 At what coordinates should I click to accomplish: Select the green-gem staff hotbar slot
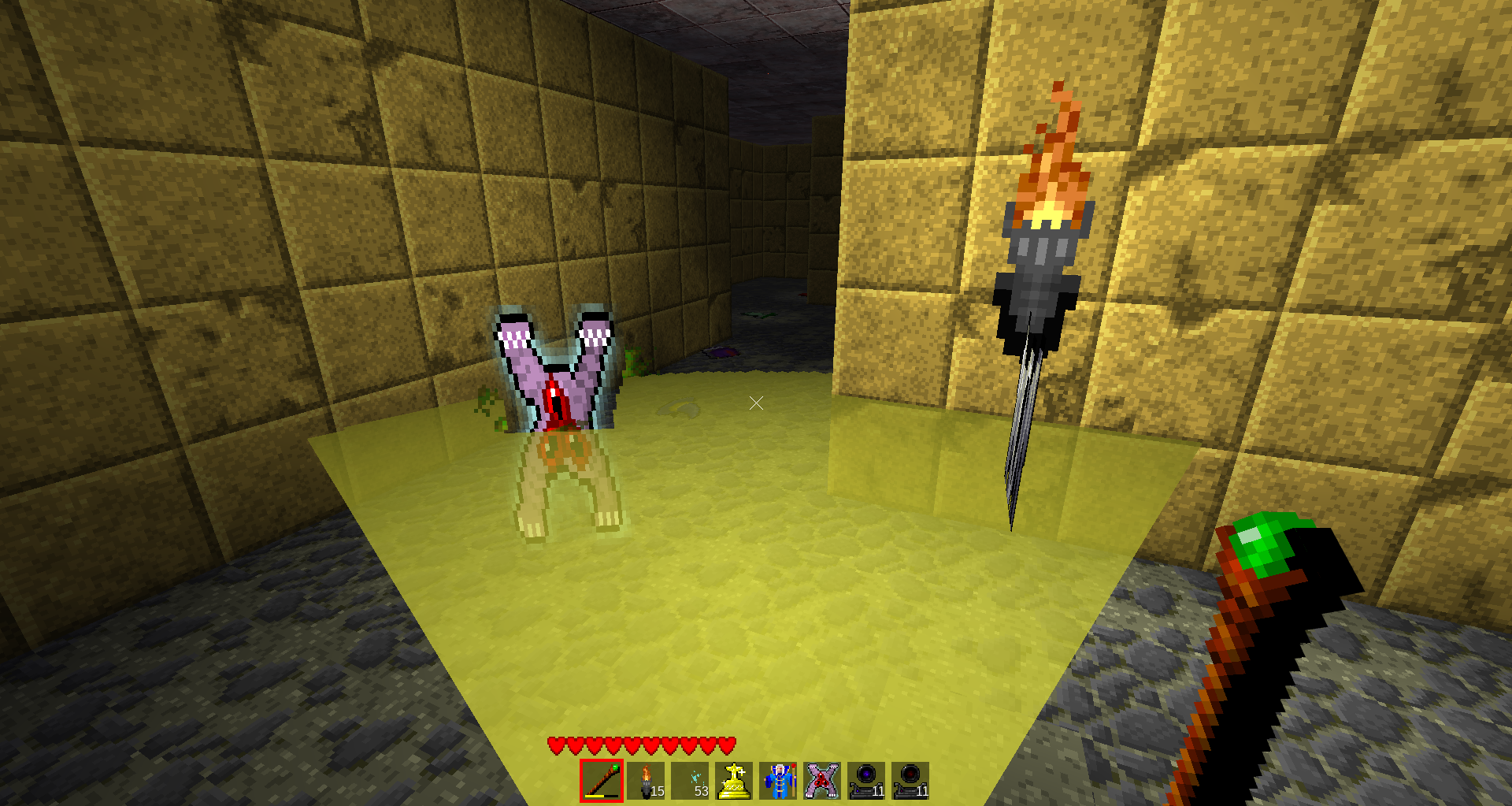(x=602, y=781)
